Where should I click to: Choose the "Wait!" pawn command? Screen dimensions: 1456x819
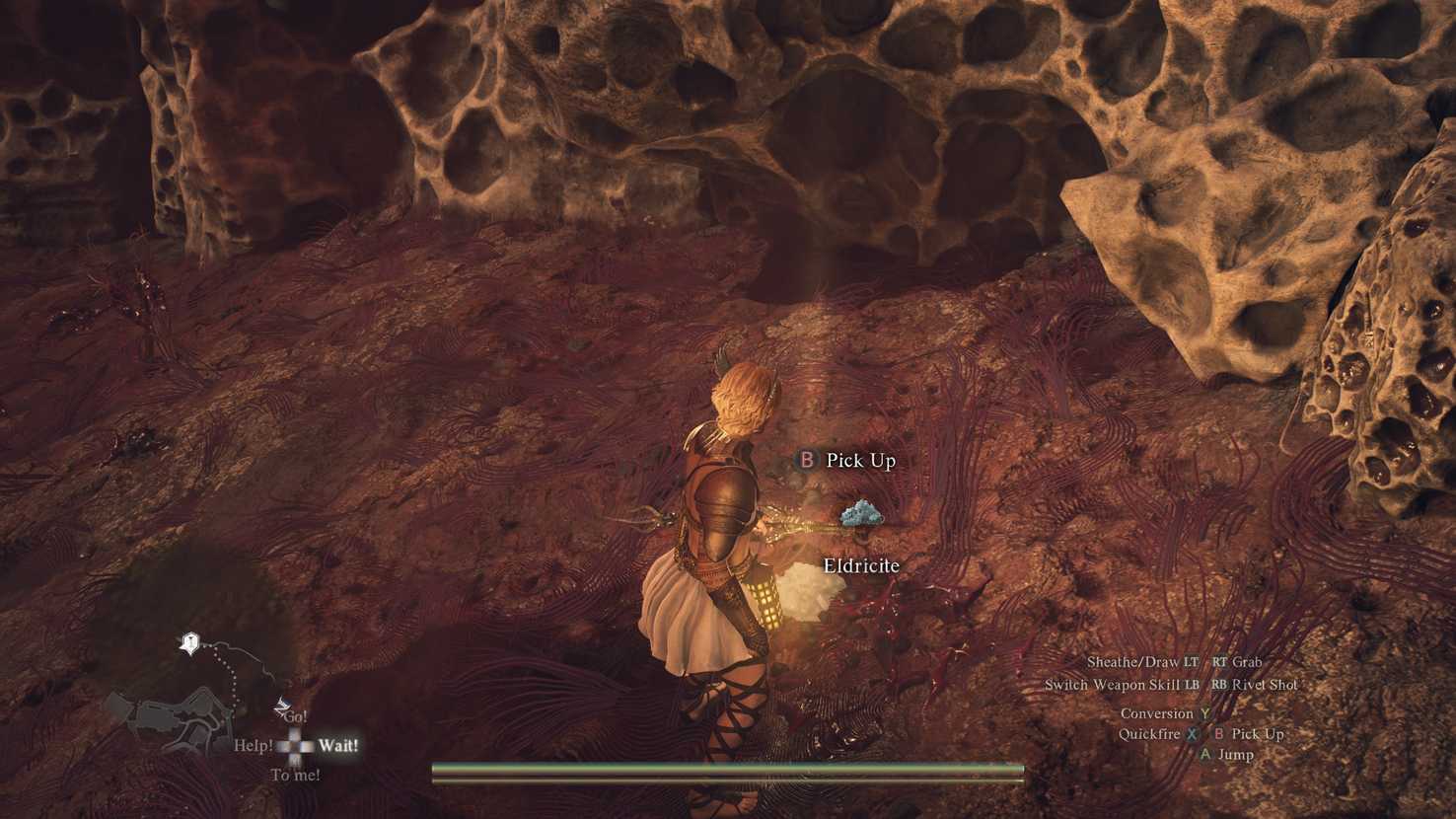point(338,745)
